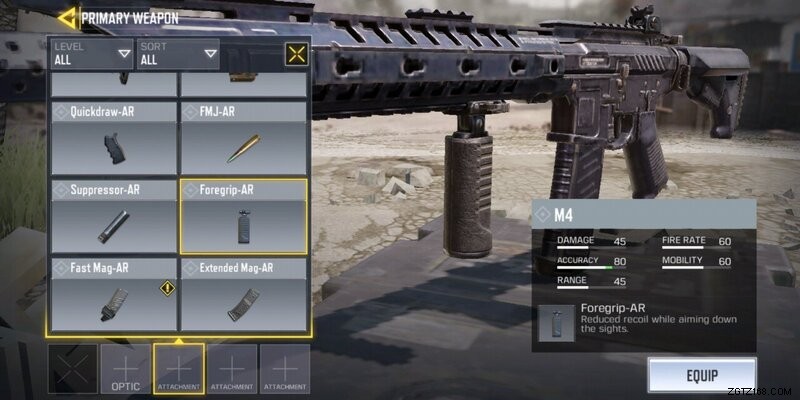Pick the Suppressor-AR attachment
The image size is (800, 400).
pos(114,216)
